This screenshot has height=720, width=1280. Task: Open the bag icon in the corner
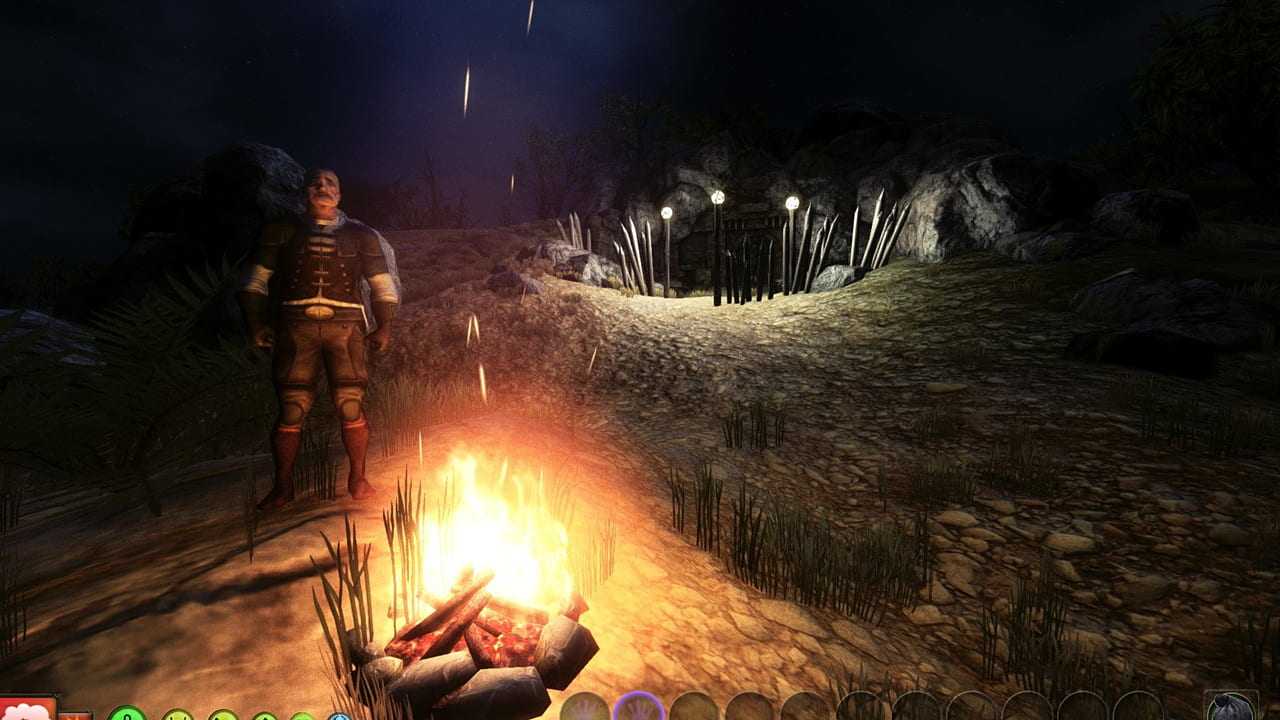1230,707
